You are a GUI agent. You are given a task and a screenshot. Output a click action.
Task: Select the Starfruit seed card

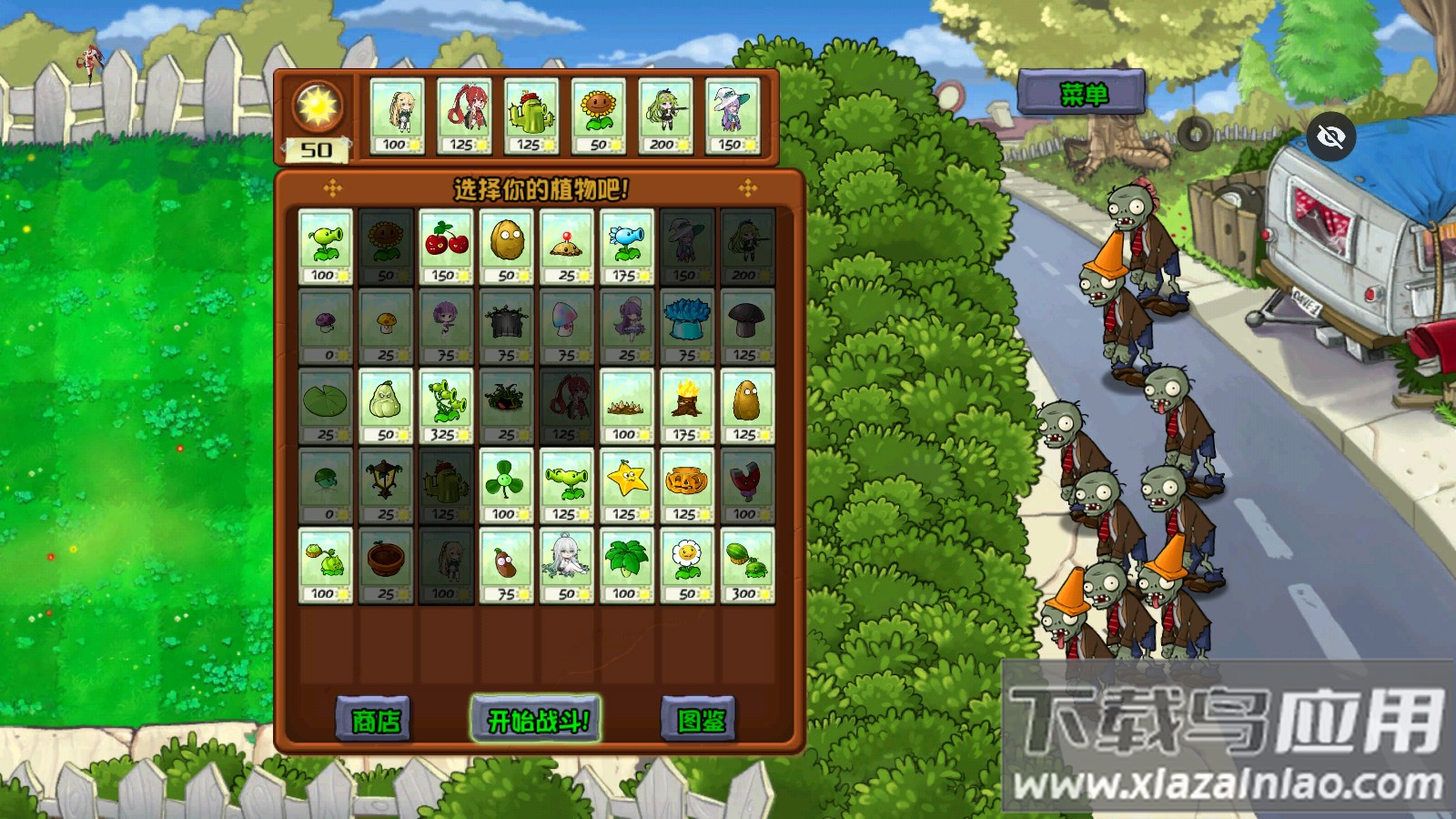pyautogui.click(x=627, y=485)
